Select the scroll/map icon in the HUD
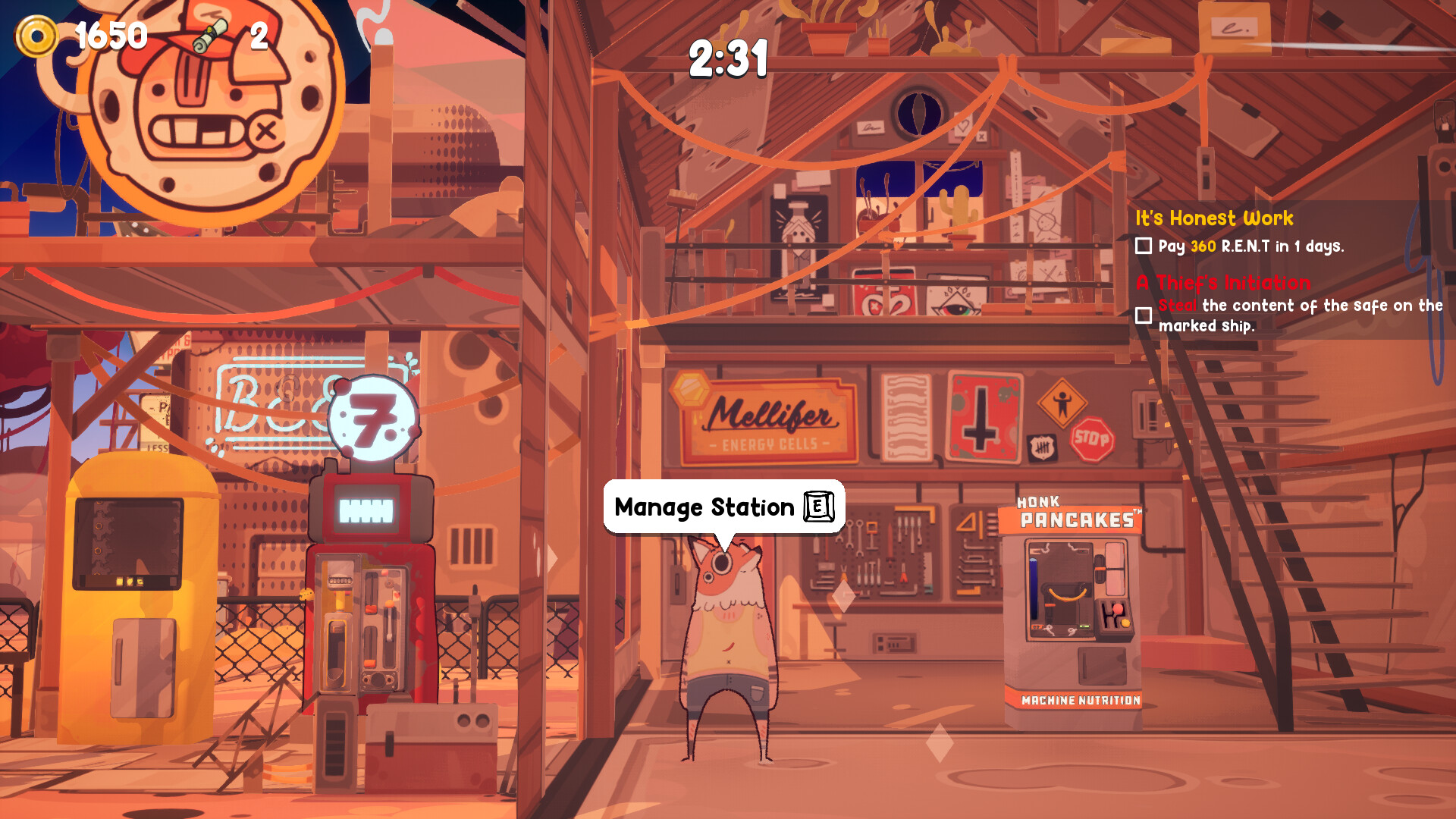1456x819 pixels. click(x=210, y=34)
